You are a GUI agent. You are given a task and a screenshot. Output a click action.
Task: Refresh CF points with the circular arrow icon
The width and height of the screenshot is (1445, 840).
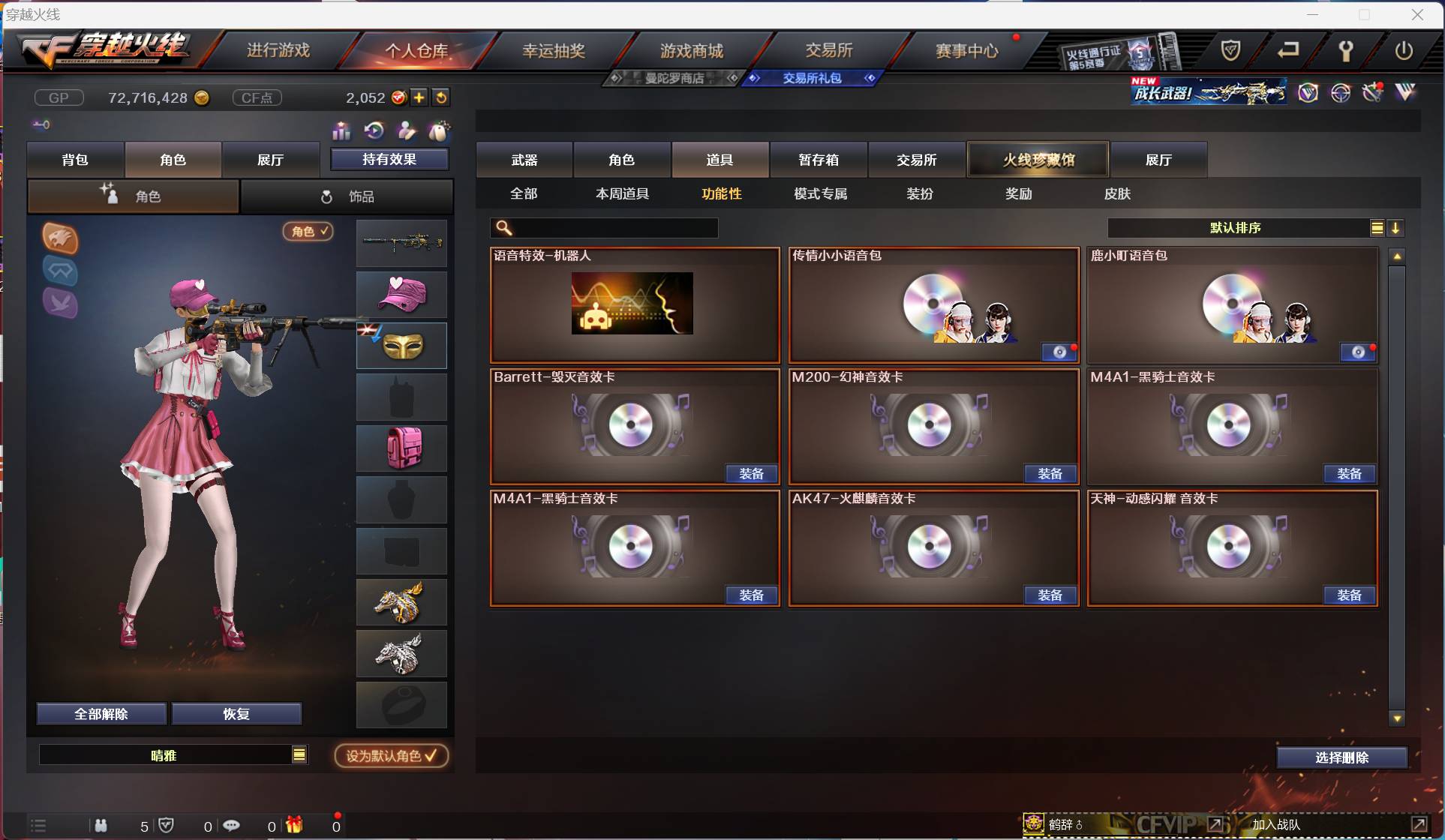click(x=442, y=97)
